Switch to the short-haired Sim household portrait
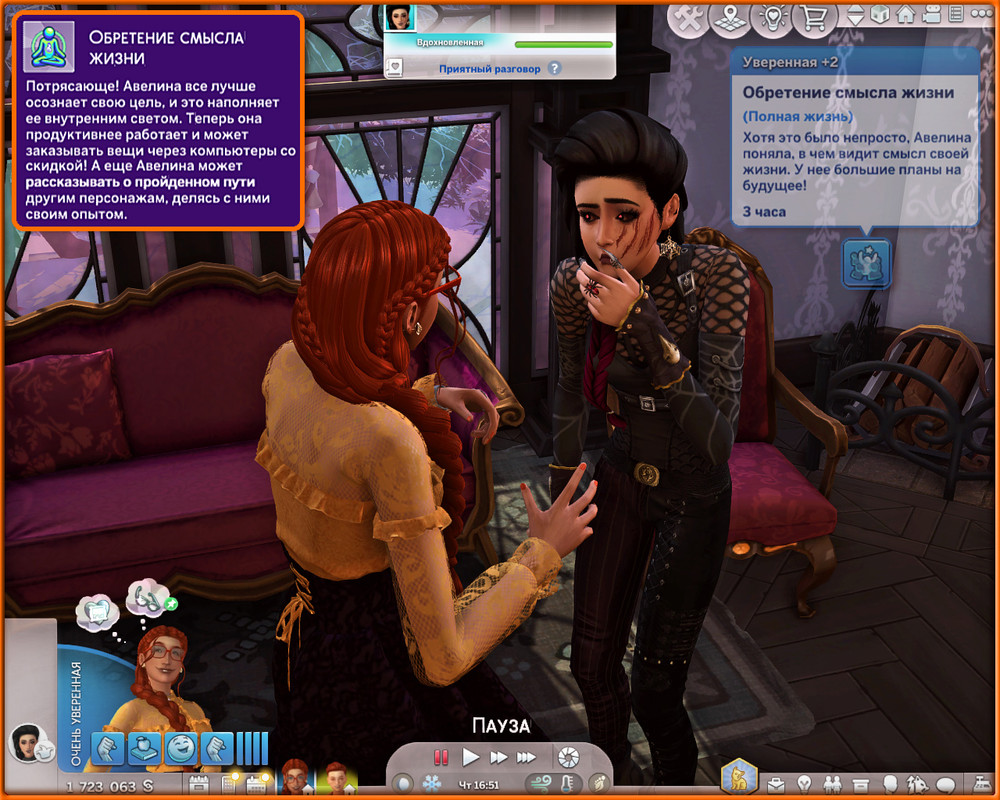The width and height of the screenshot is (1000, 800). (336, 777)
